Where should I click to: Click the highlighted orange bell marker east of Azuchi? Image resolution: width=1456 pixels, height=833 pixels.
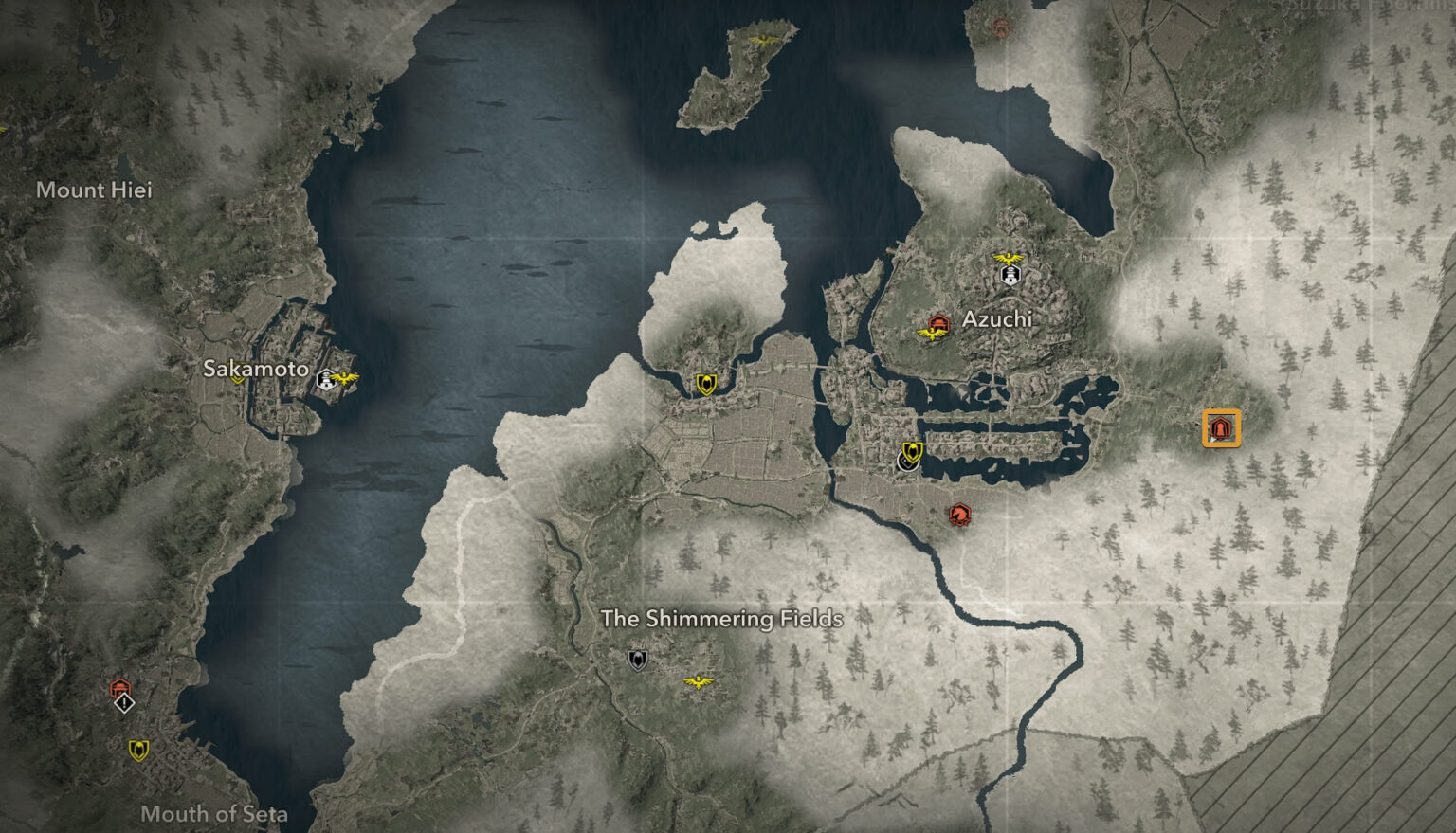1219,428
